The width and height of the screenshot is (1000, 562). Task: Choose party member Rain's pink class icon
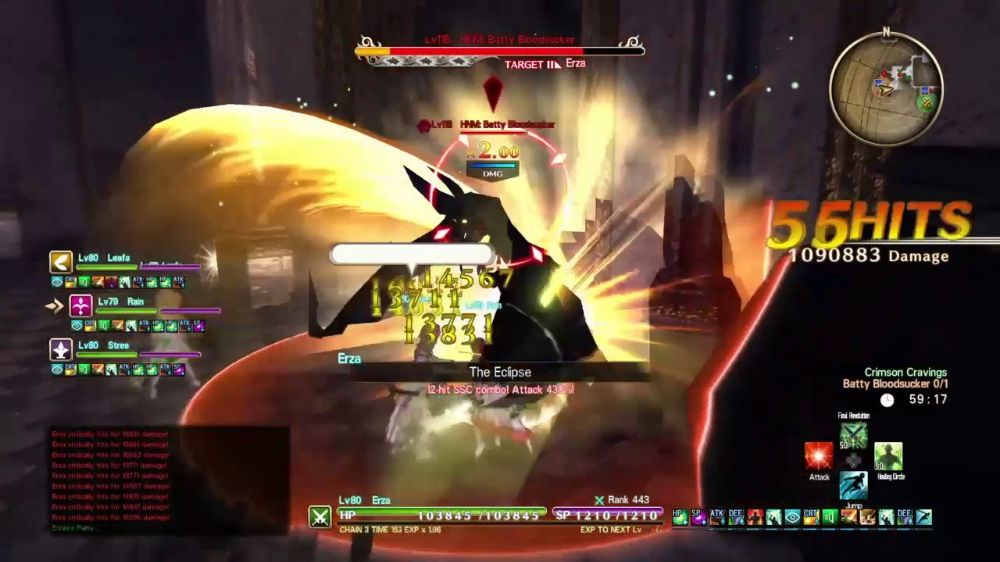click(81, 306)
